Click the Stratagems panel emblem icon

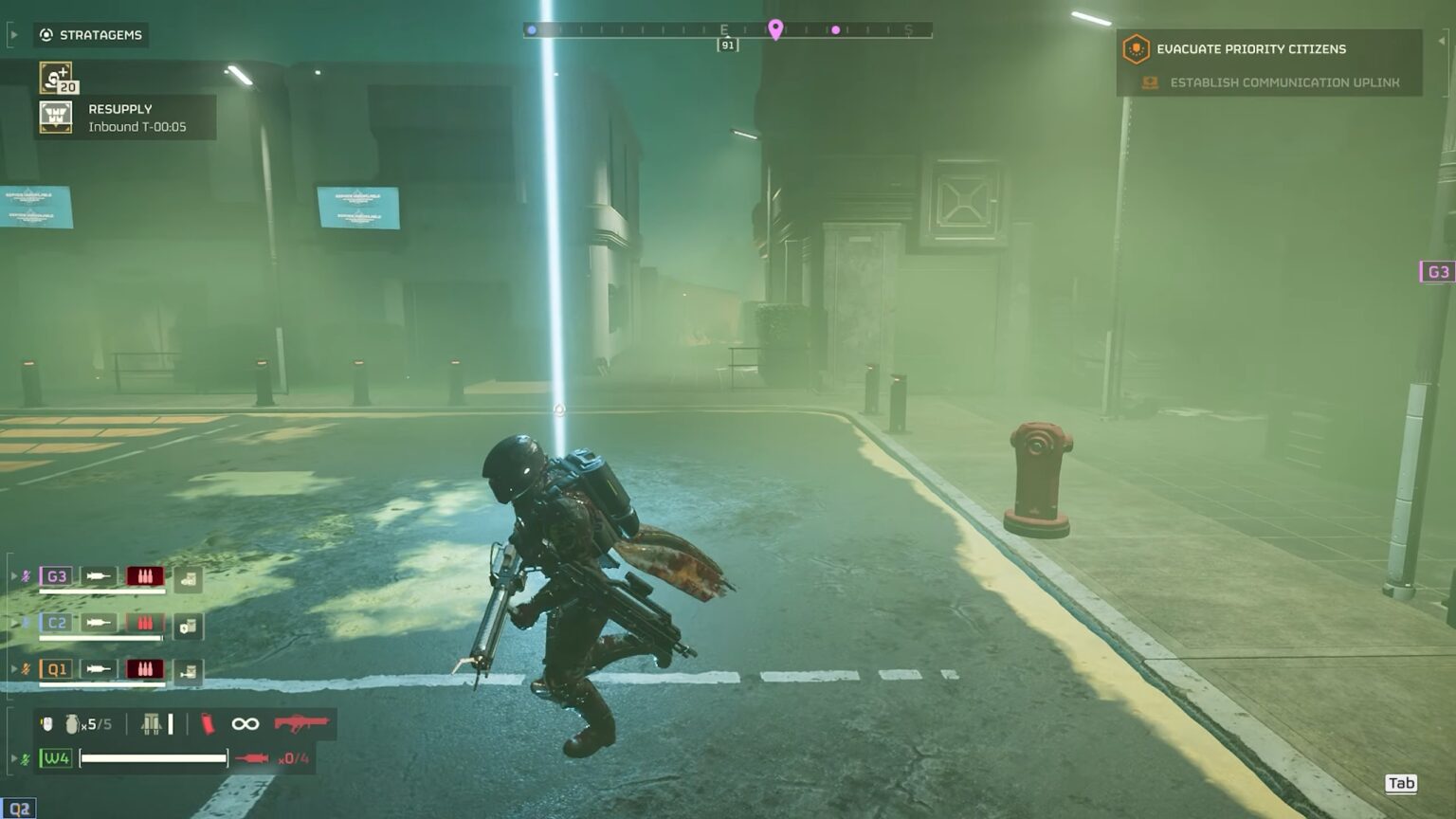pyautogui.click(x=45, y=35)
